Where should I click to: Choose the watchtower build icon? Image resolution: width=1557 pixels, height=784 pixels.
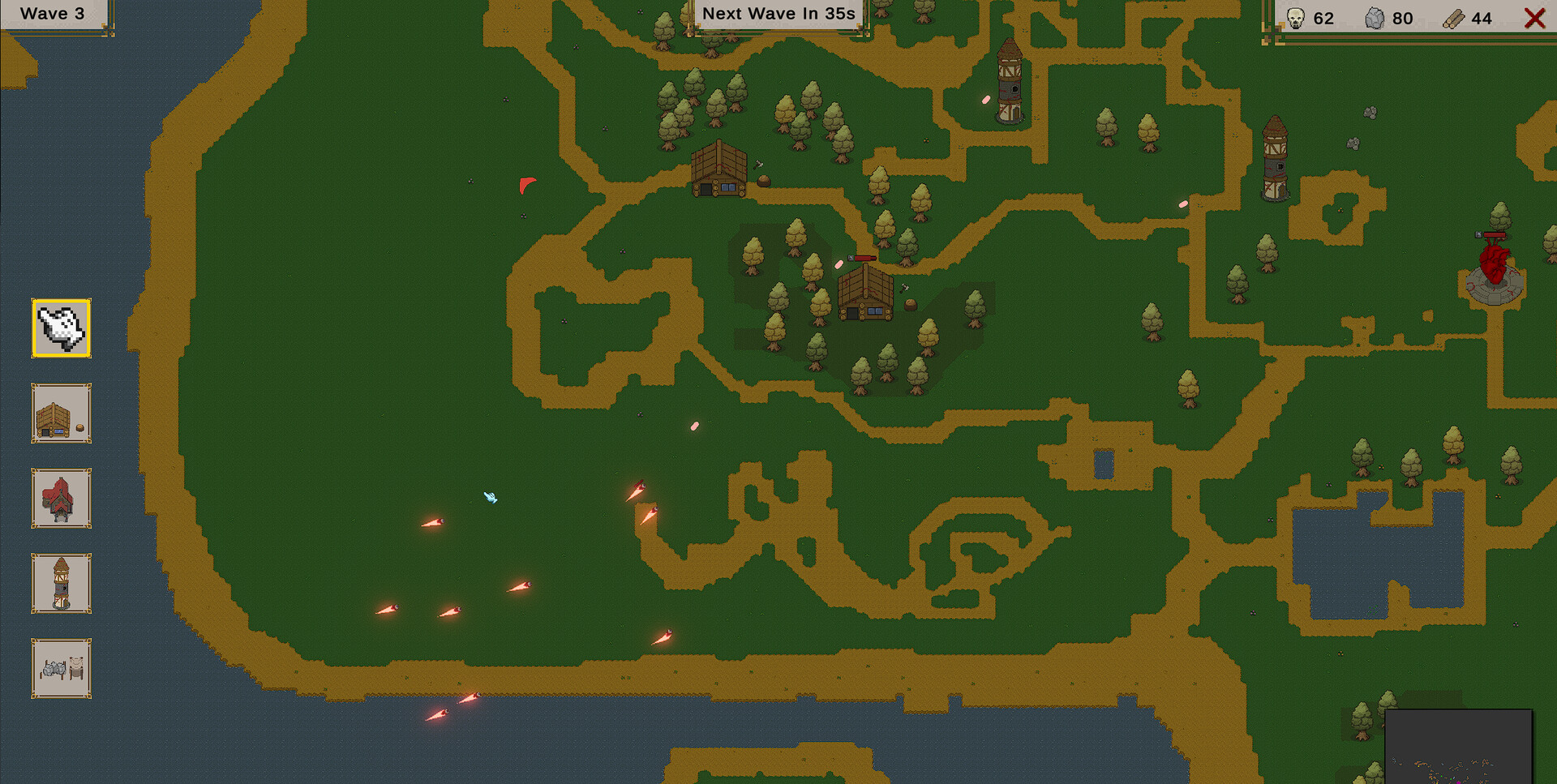coord(61,584)
